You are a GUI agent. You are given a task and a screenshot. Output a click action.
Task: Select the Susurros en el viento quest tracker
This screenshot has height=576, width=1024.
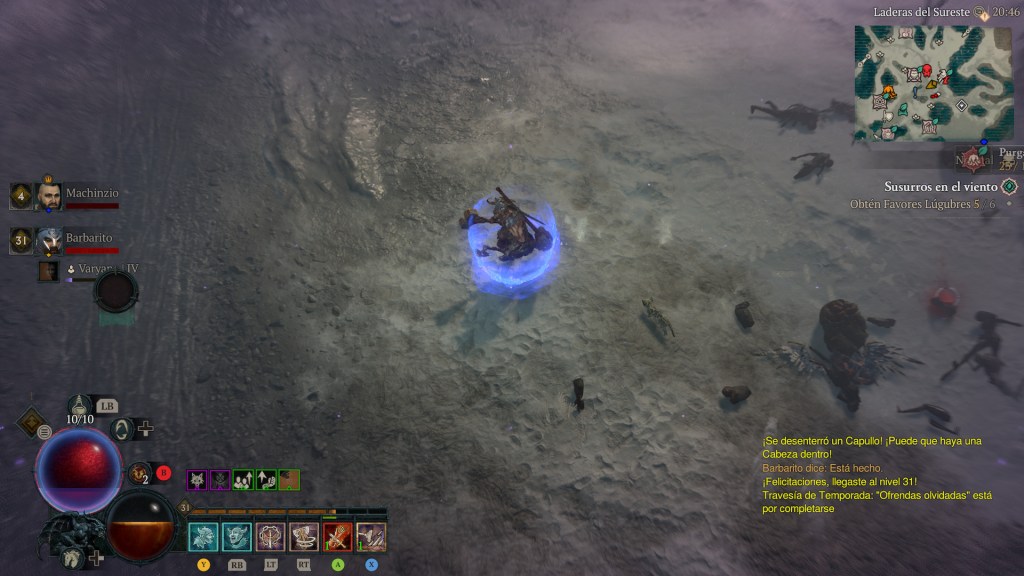pyautogui.click(x=941, y=186)
